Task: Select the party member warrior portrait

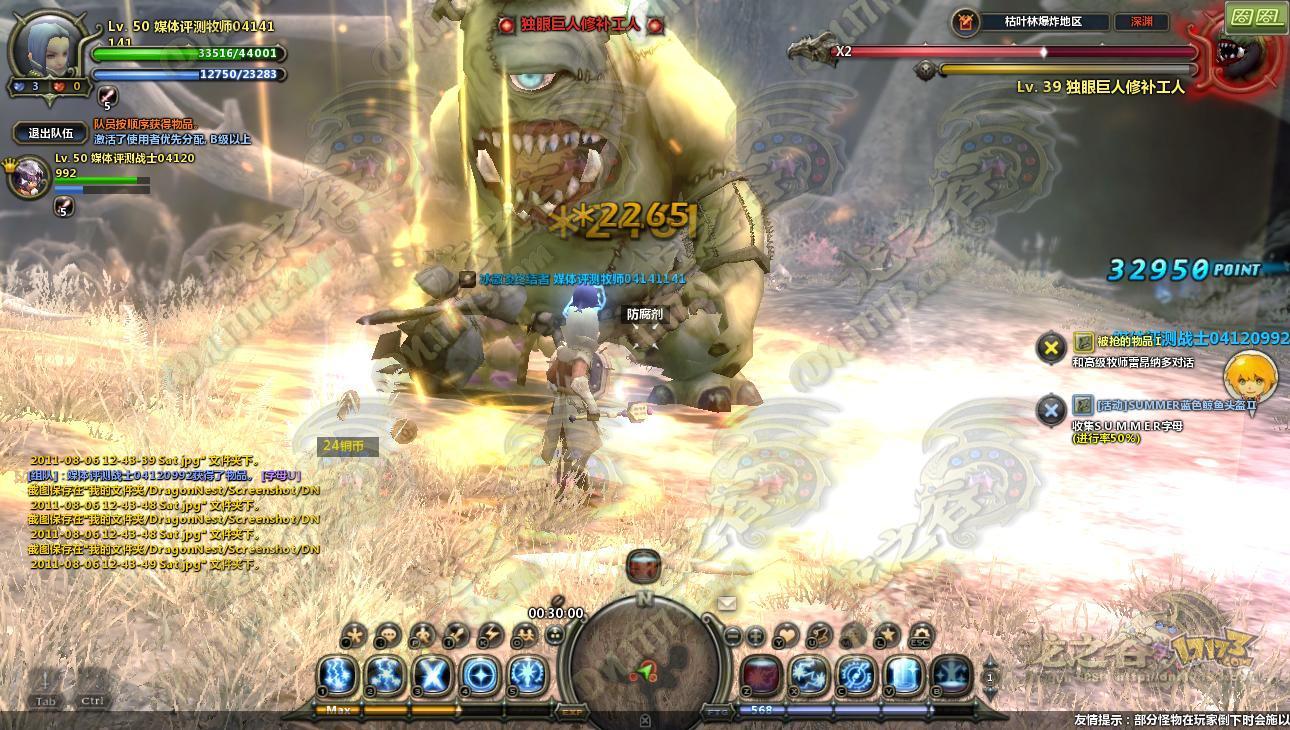Action: [28, 177]
